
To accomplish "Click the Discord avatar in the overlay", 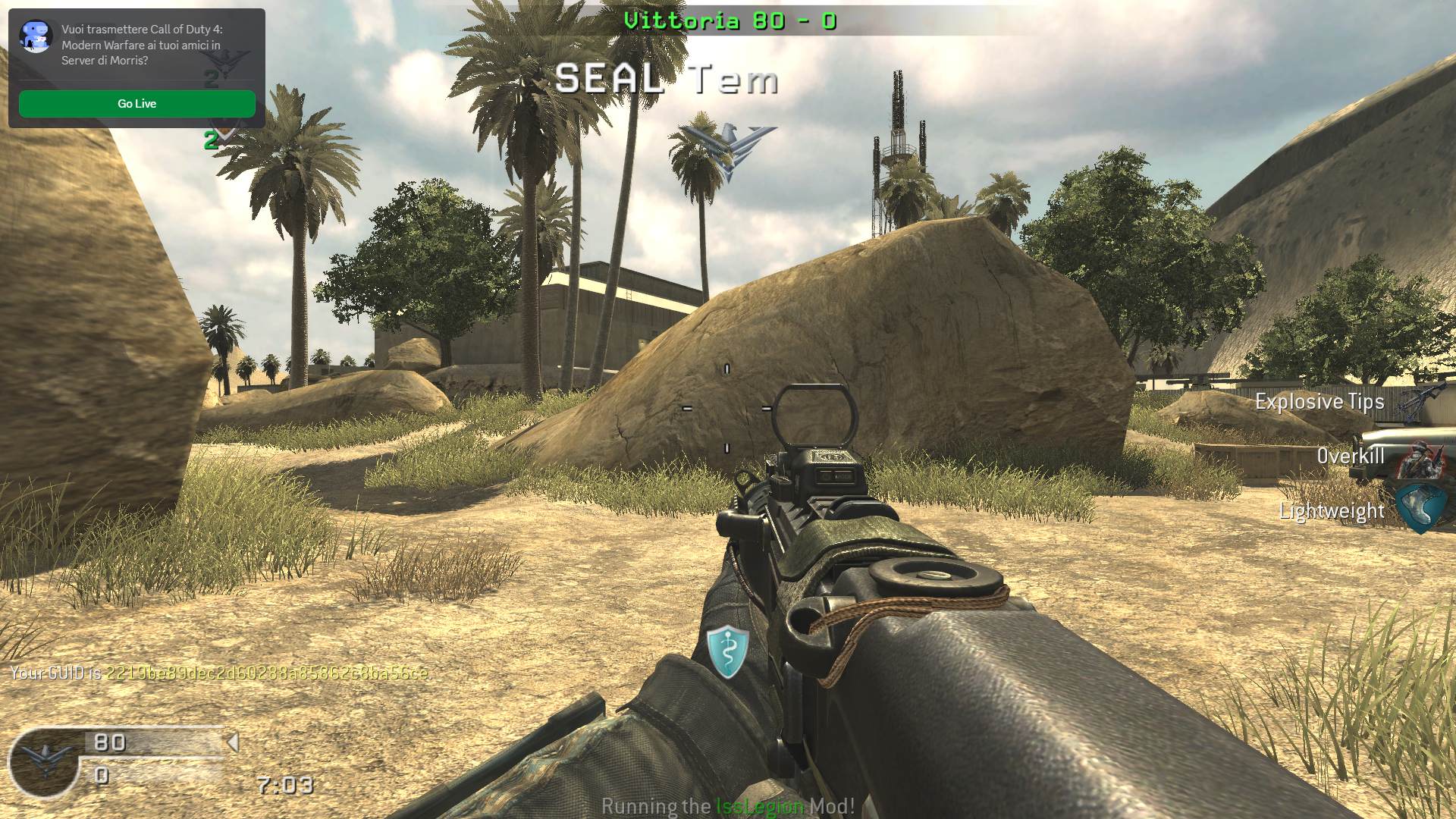I will (x=36, y=36).
